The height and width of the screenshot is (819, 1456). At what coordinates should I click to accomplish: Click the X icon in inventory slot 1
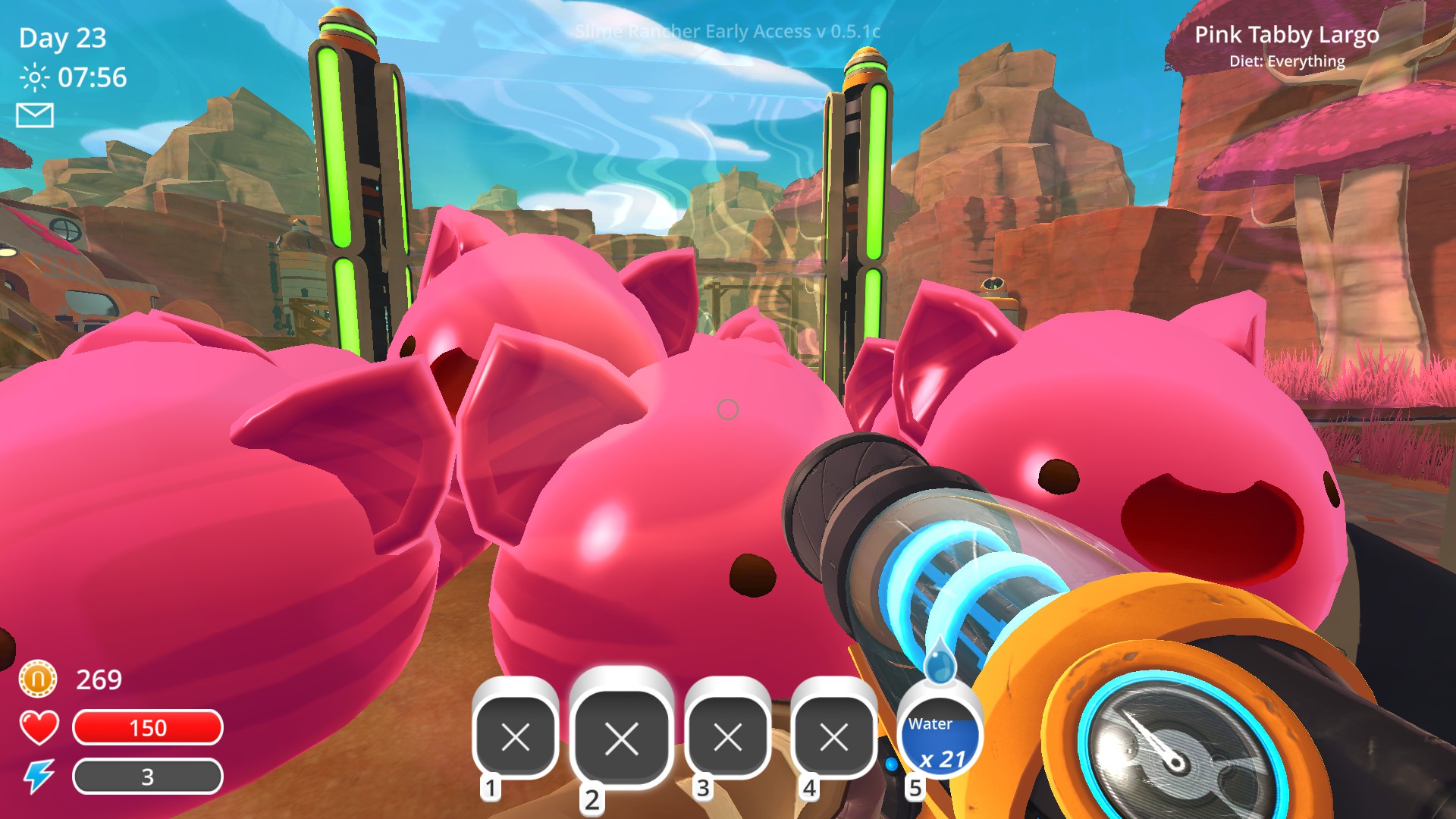(x=514, y=736)
